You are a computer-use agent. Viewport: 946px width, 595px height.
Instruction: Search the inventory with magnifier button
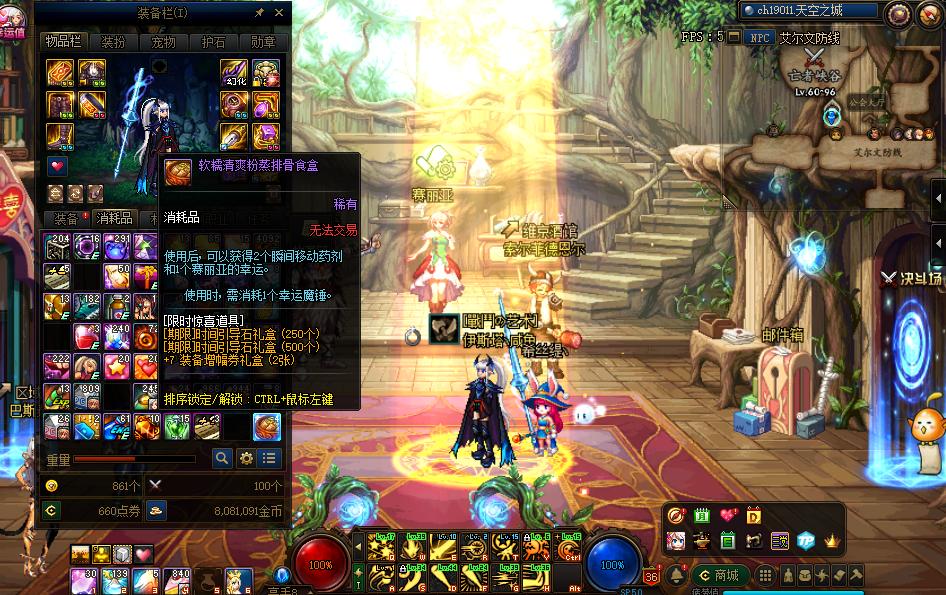tap(222, 458)
